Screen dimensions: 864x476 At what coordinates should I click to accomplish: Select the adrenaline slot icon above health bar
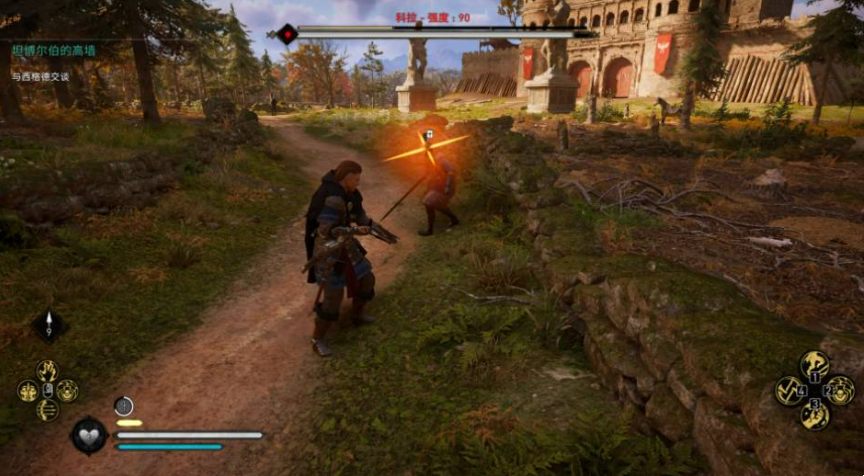point(124,406)
